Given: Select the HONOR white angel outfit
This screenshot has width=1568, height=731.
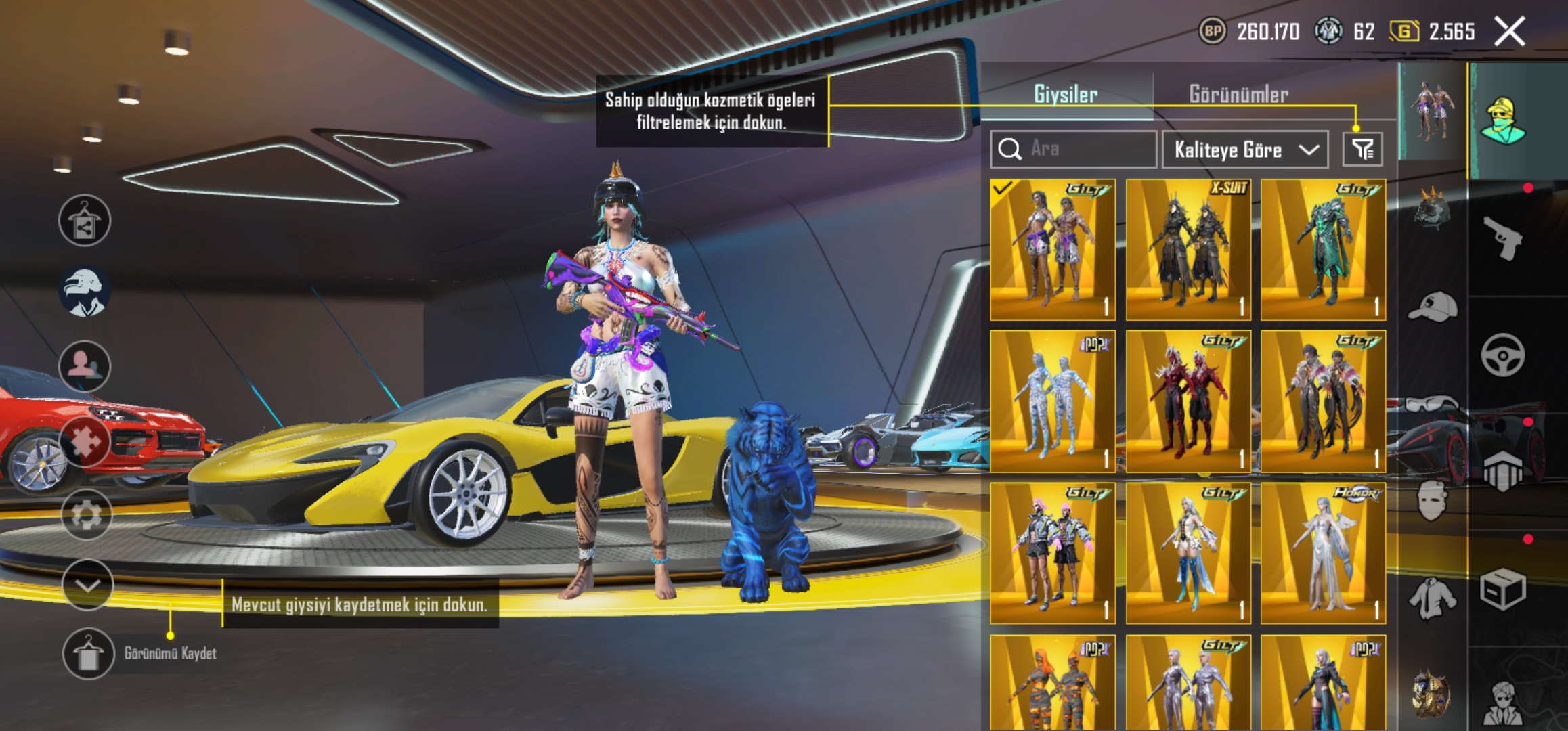Looking at the screenshot, I should [x=1323, y=553].
